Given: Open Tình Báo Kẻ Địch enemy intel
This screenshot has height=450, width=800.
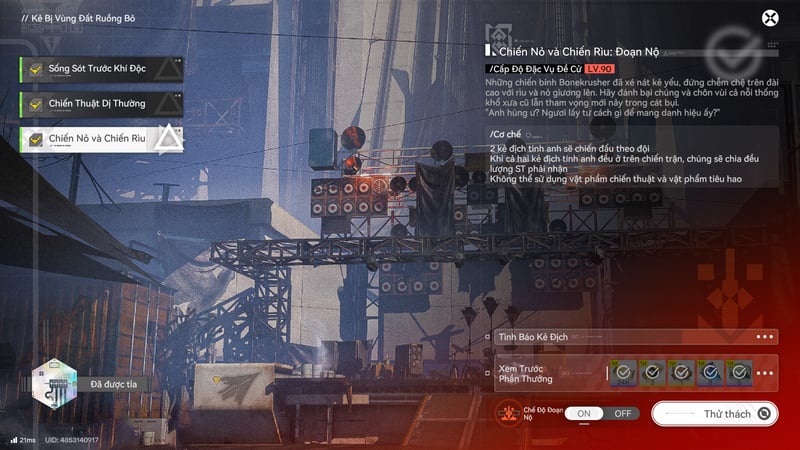Looking at the screenshot, I should pos(634,337).
